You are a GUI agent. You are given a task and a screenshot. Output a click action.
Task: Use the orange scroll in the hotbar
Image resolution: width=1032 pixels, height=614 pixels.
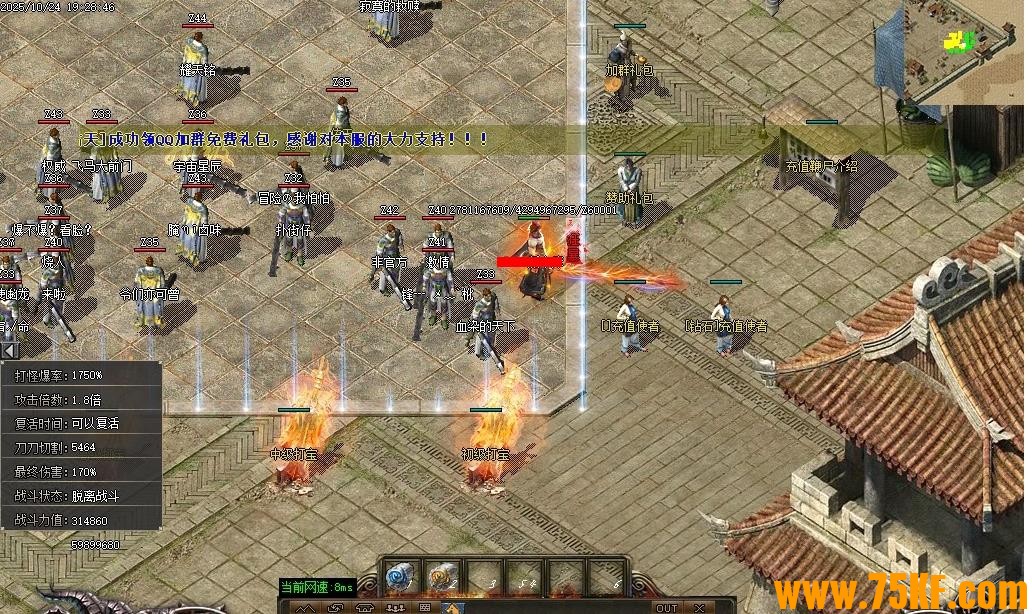[441, 576]
